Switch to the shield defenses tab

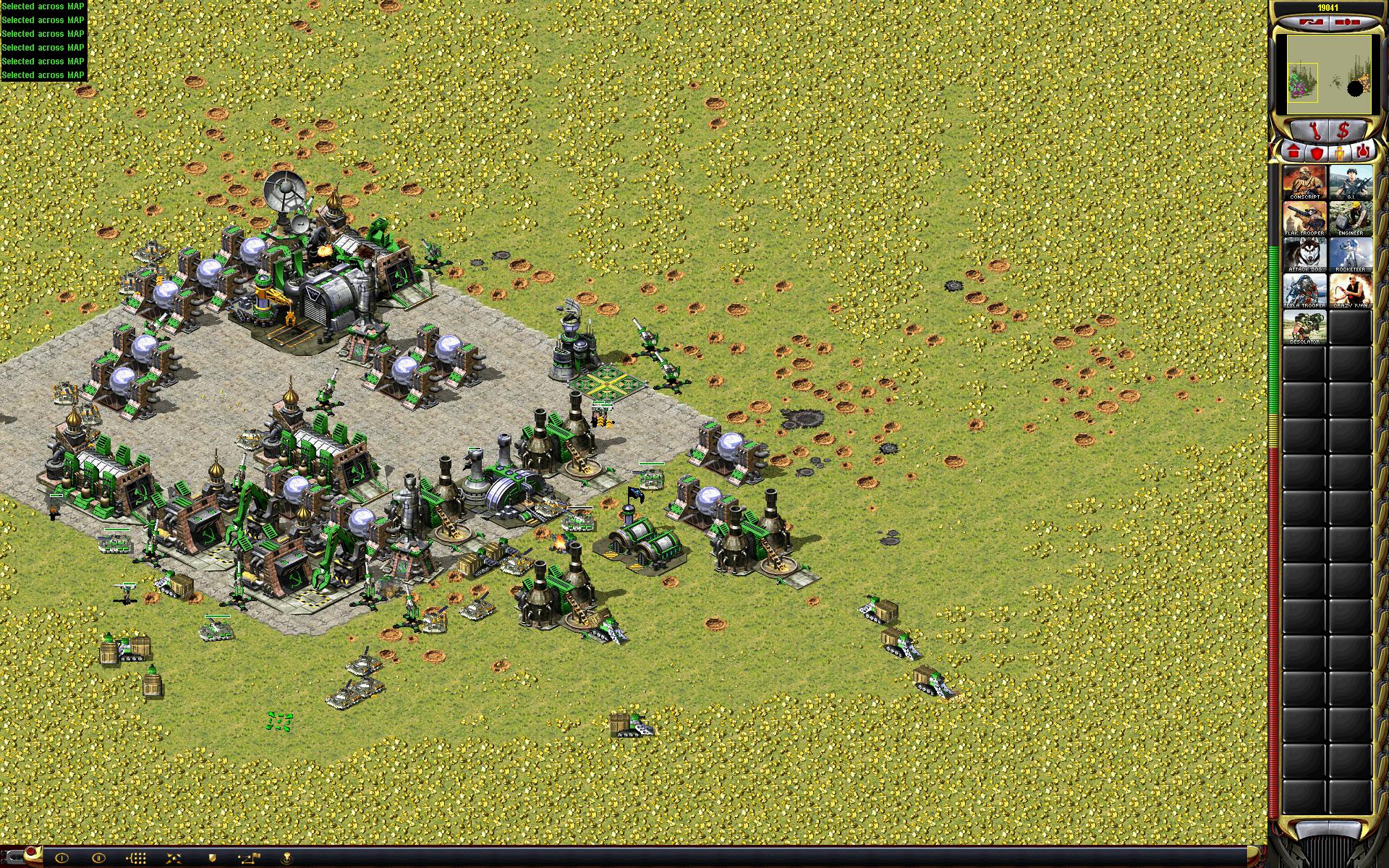click(x=1317, y=153)
